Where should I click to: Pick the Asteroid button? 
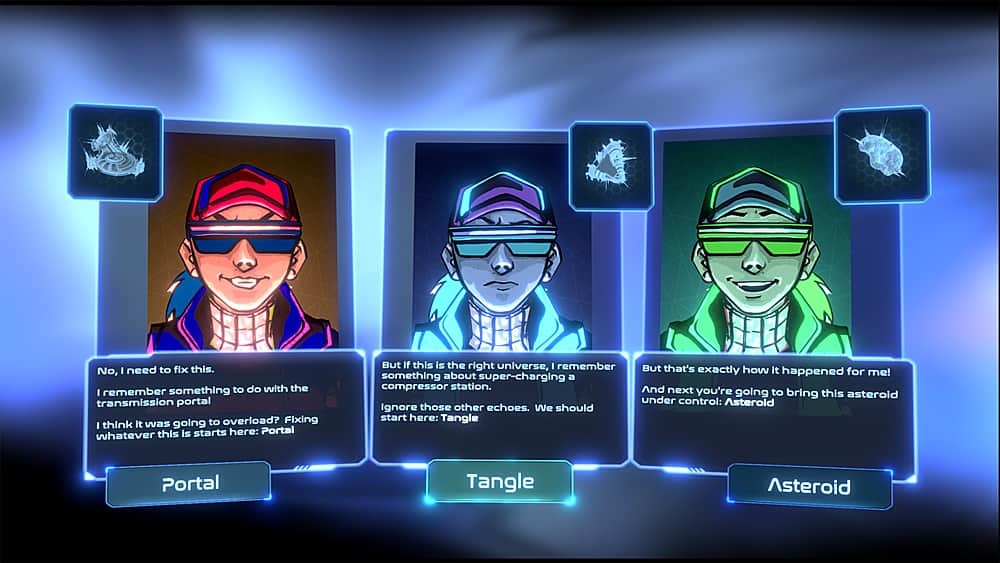pyautogui.click(x=809, y=487)
